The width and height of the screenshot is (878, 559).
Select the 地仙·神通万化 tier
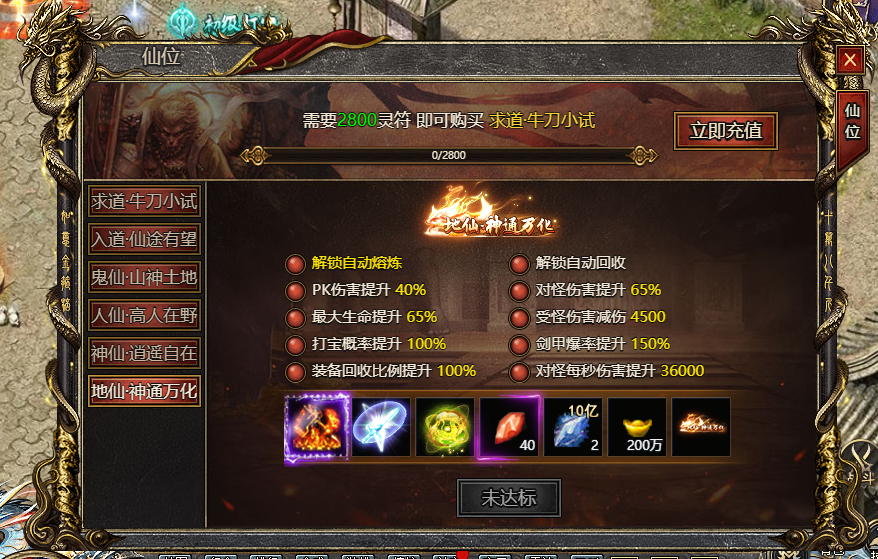(144, 390)
